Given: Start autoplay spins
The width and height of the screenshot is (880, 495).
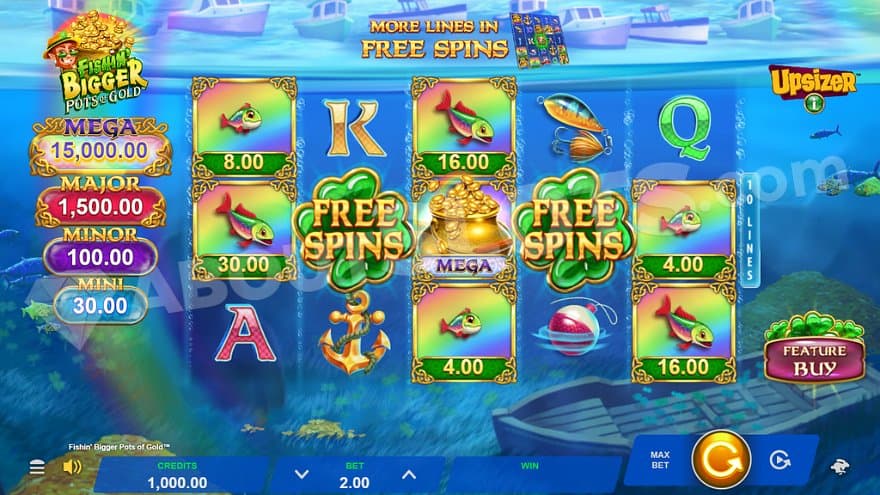Looking at the screenshot, I should click(778, 460).
